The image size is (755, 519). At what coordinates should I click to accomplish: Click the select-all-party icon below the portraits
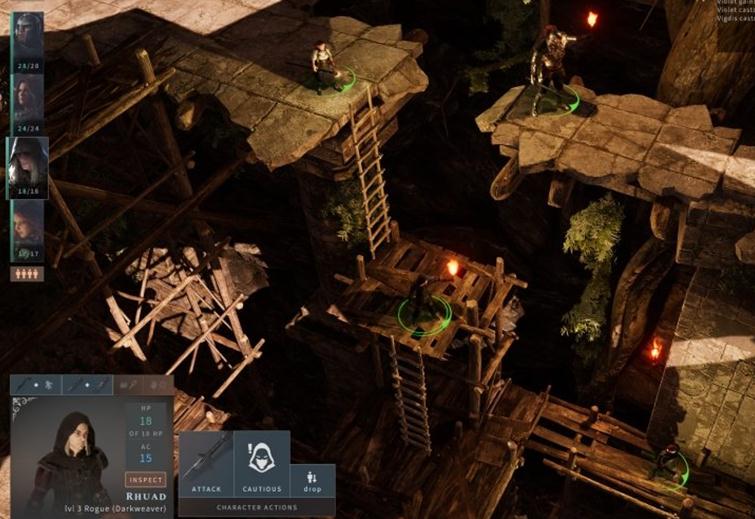click(27, 273)
